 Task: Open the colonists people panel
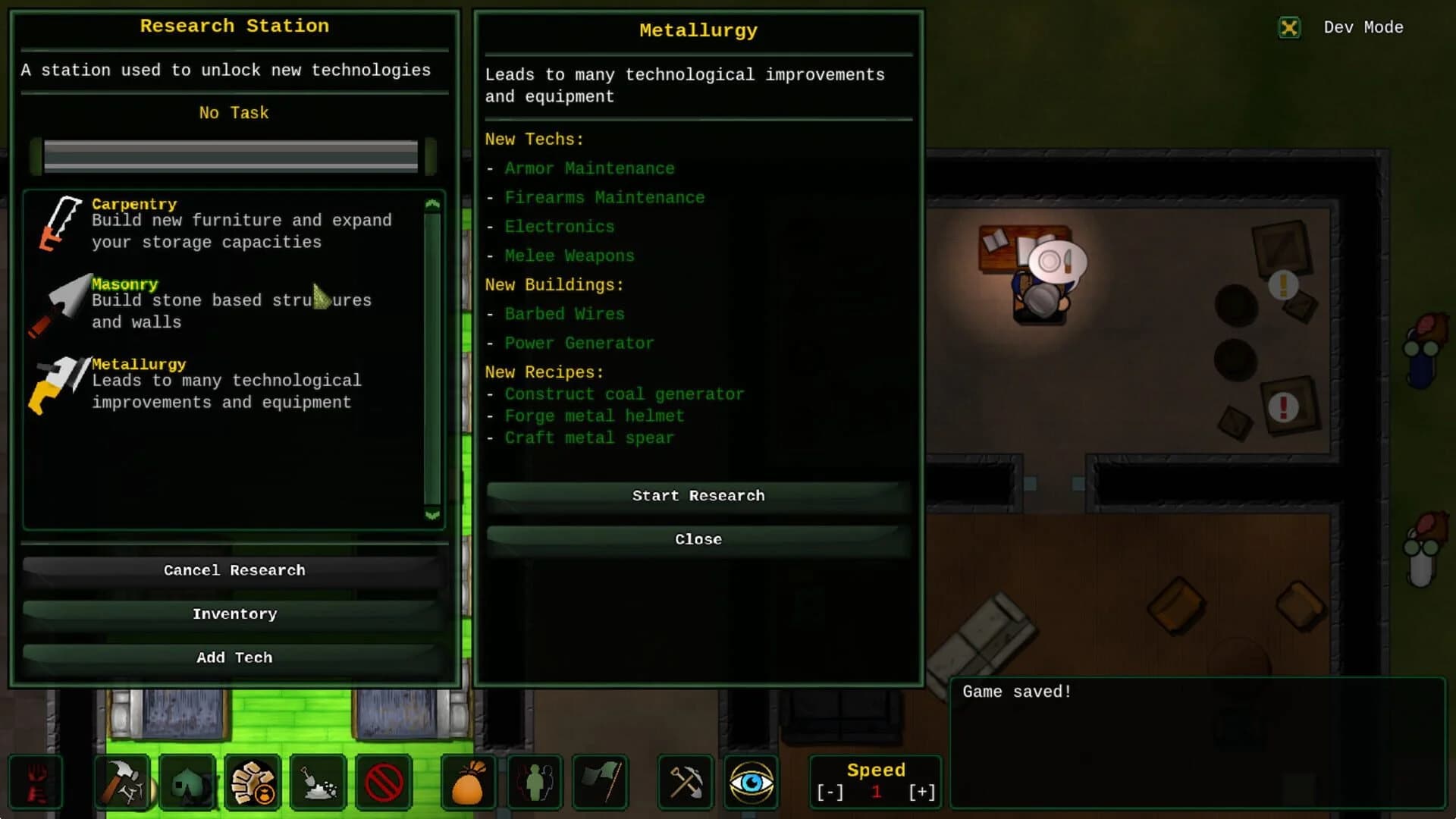tap(535, 782)
